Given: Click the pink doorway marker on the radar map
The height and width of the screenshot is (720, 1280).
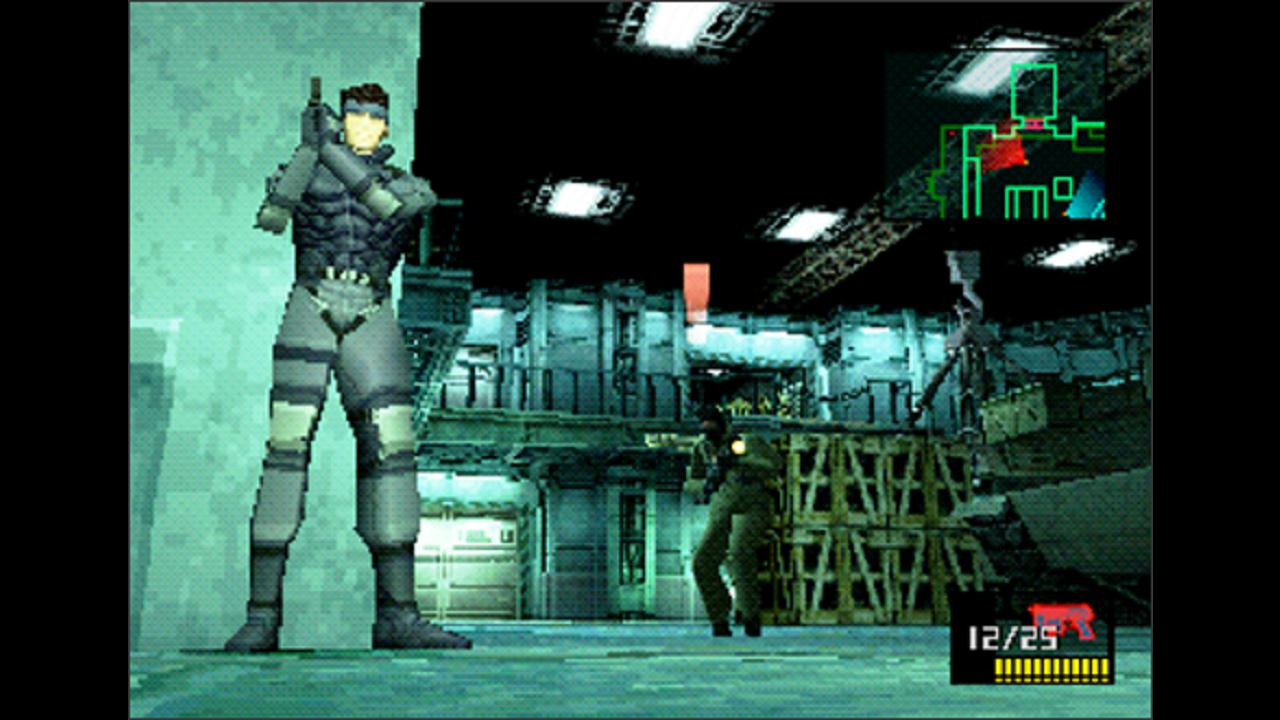Looking at the screenshot, I should point(1033,124).
